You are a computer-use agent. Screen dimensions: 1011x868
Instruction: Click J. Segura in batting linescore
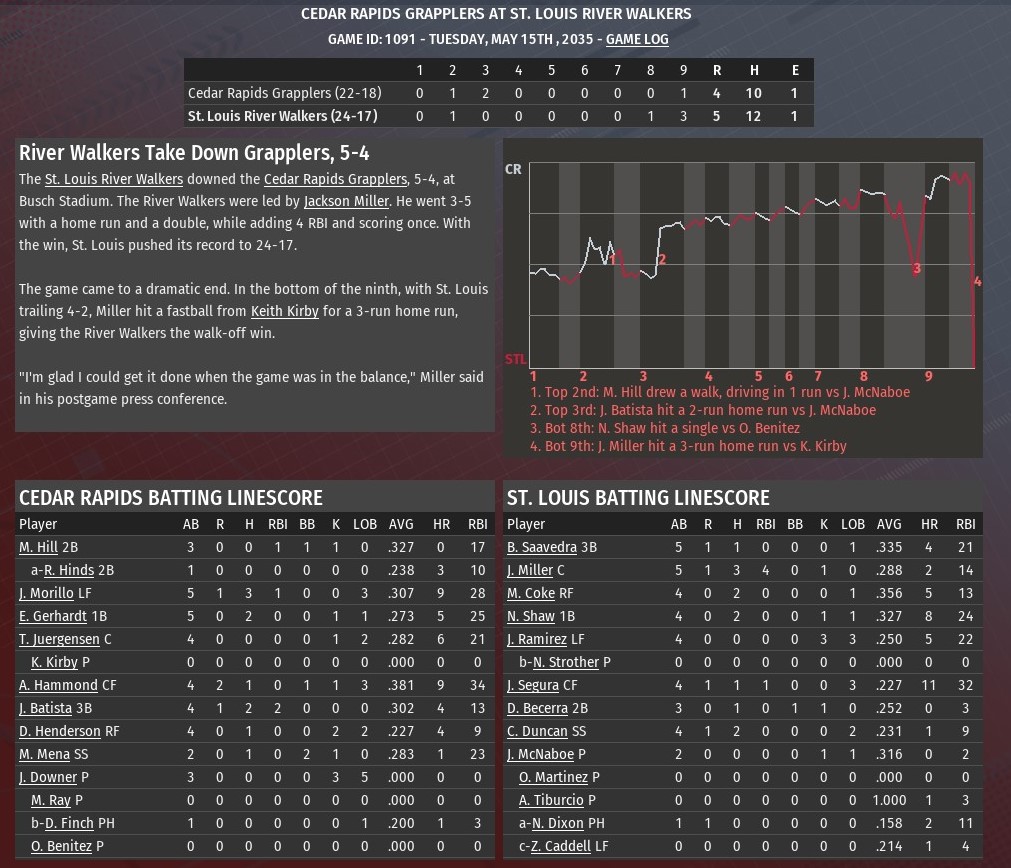click(x=533, y=686)
